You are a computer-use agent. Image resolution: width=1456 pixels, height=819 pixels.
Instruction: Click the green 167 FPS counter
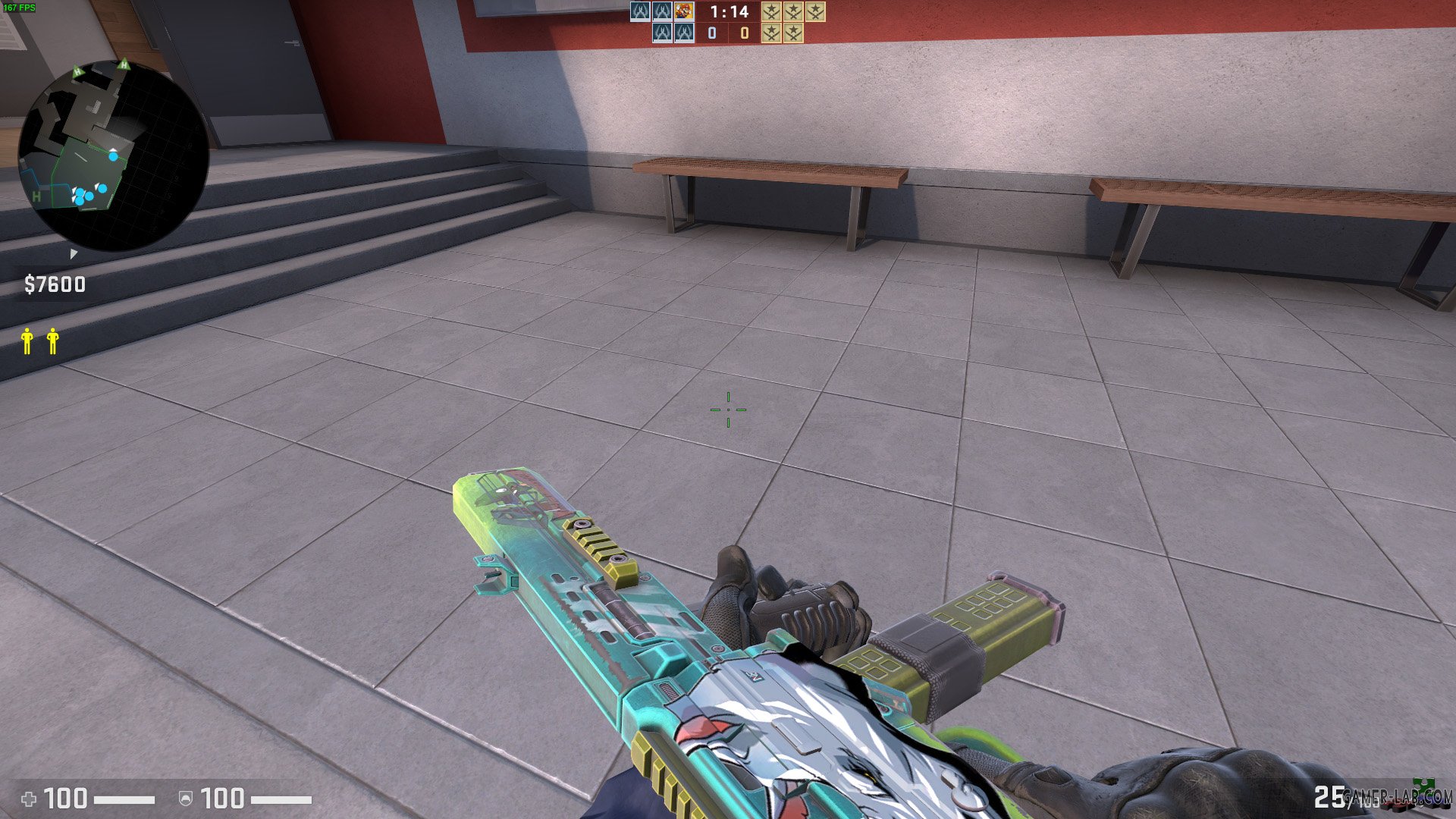click(x=20, y=6)
